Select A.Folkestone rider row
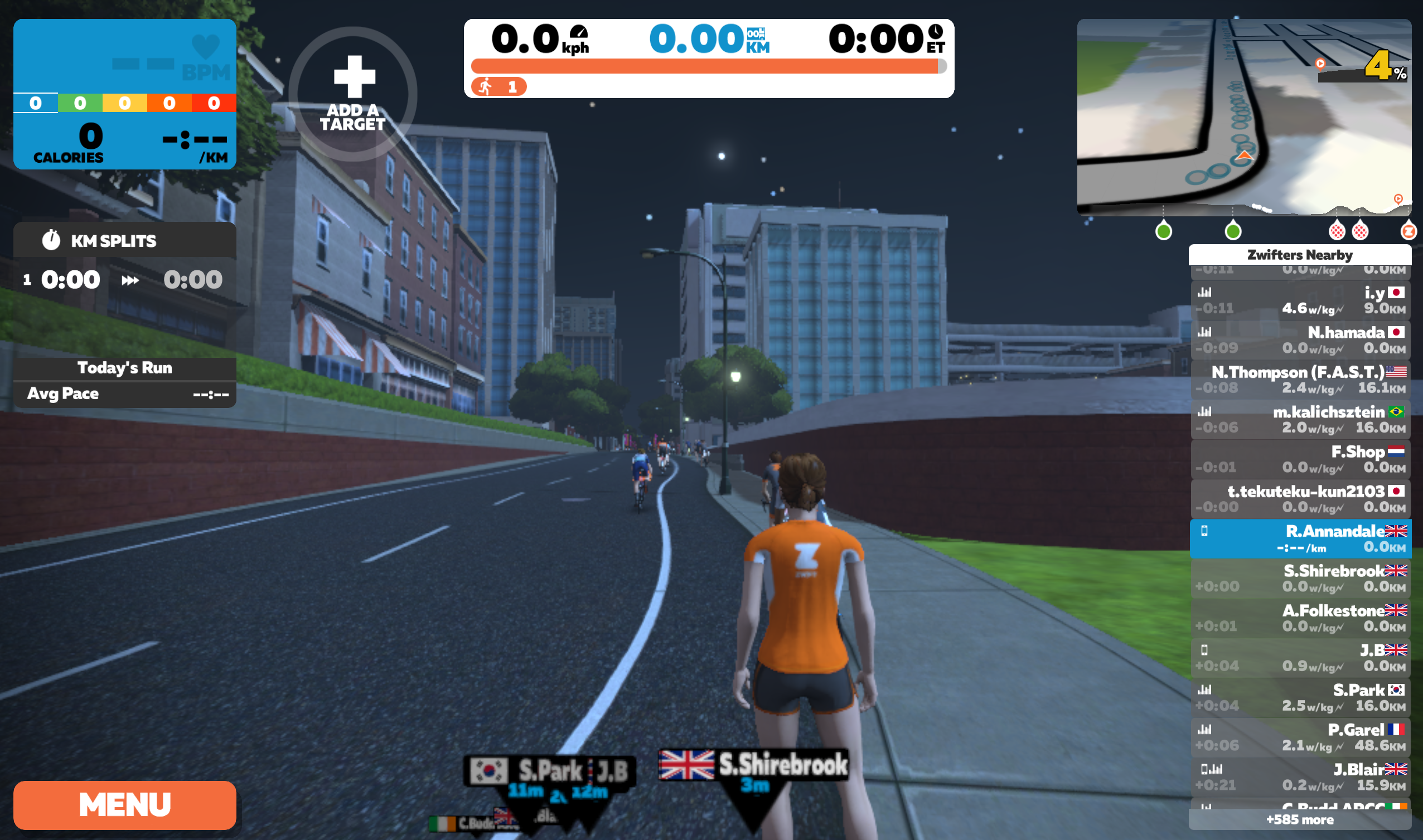The image size is (1423, 840). coord(1300,618)
